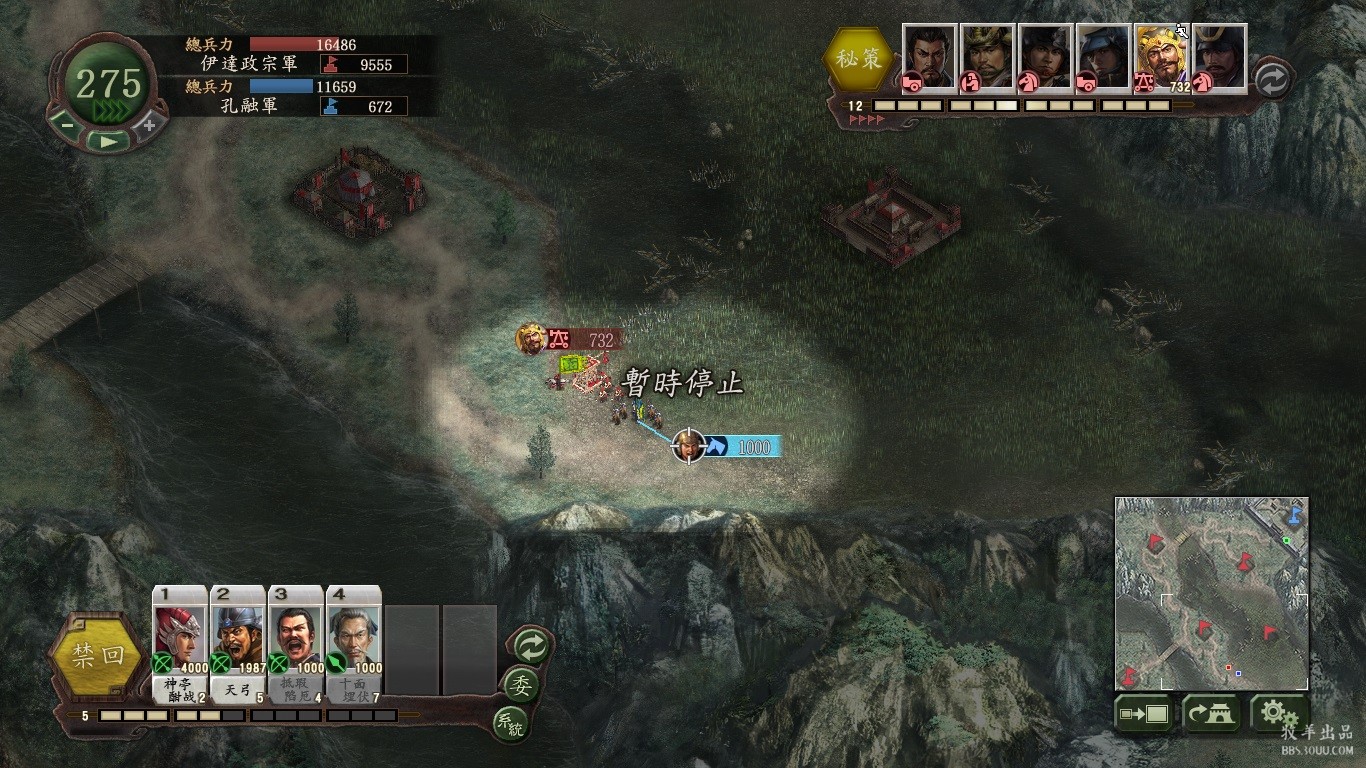This screenshot has height=768, width=1366.
Task: Cycle allied officers with the green swap button
Action: tap(529, 646)
